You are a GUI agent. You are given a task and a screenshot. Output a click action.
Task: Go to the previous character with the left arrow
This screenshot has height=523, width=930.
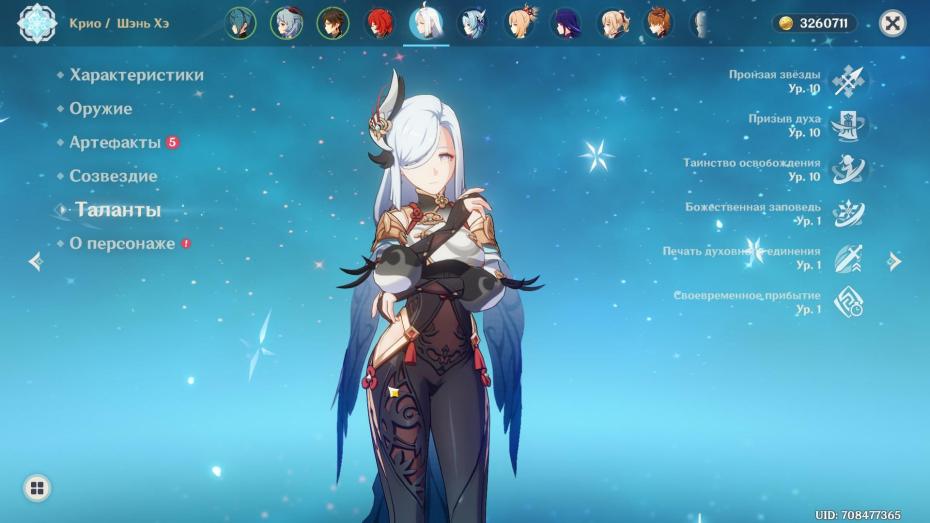coord(36,262)
